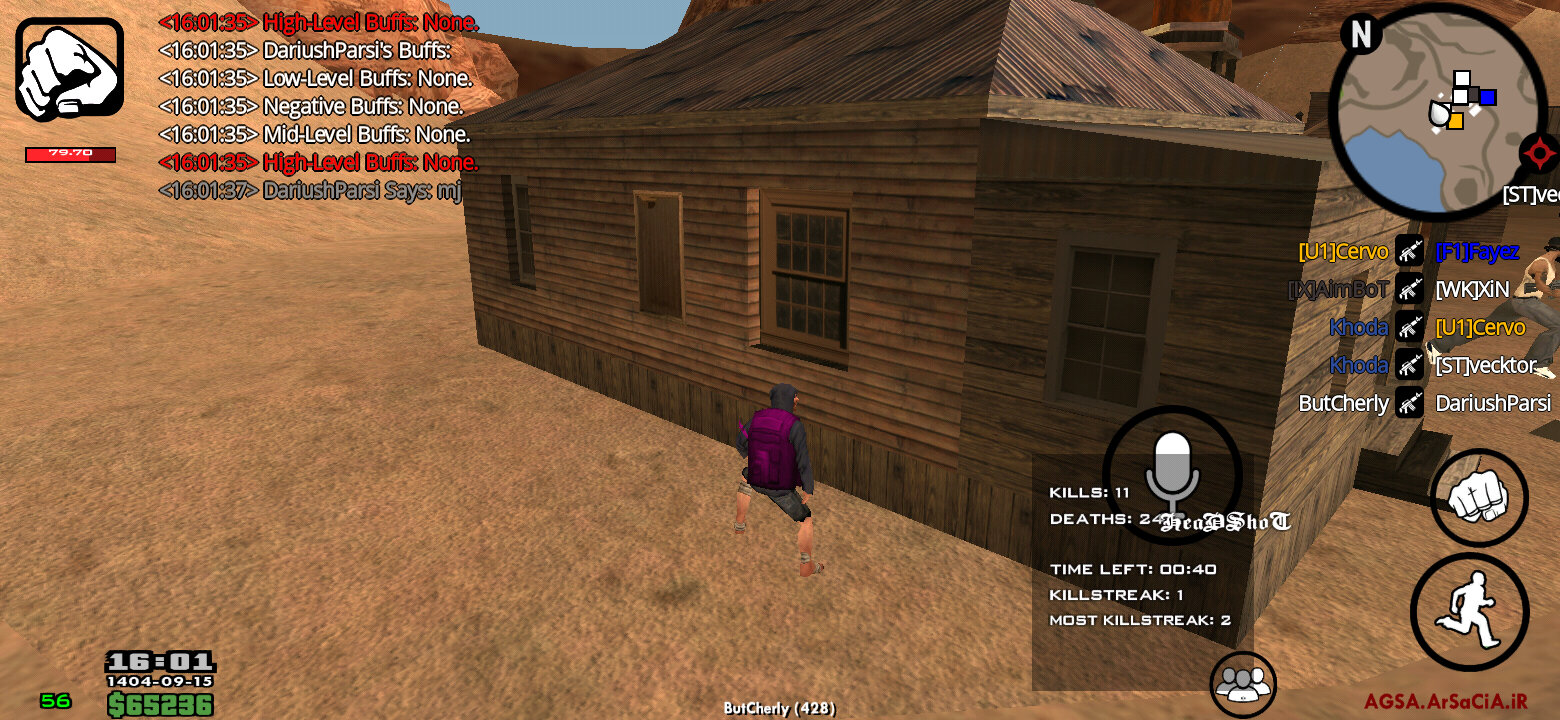Viewport: 1560px width, 720px height.
Task: Open the players list icon
Action: (1243, 684)
